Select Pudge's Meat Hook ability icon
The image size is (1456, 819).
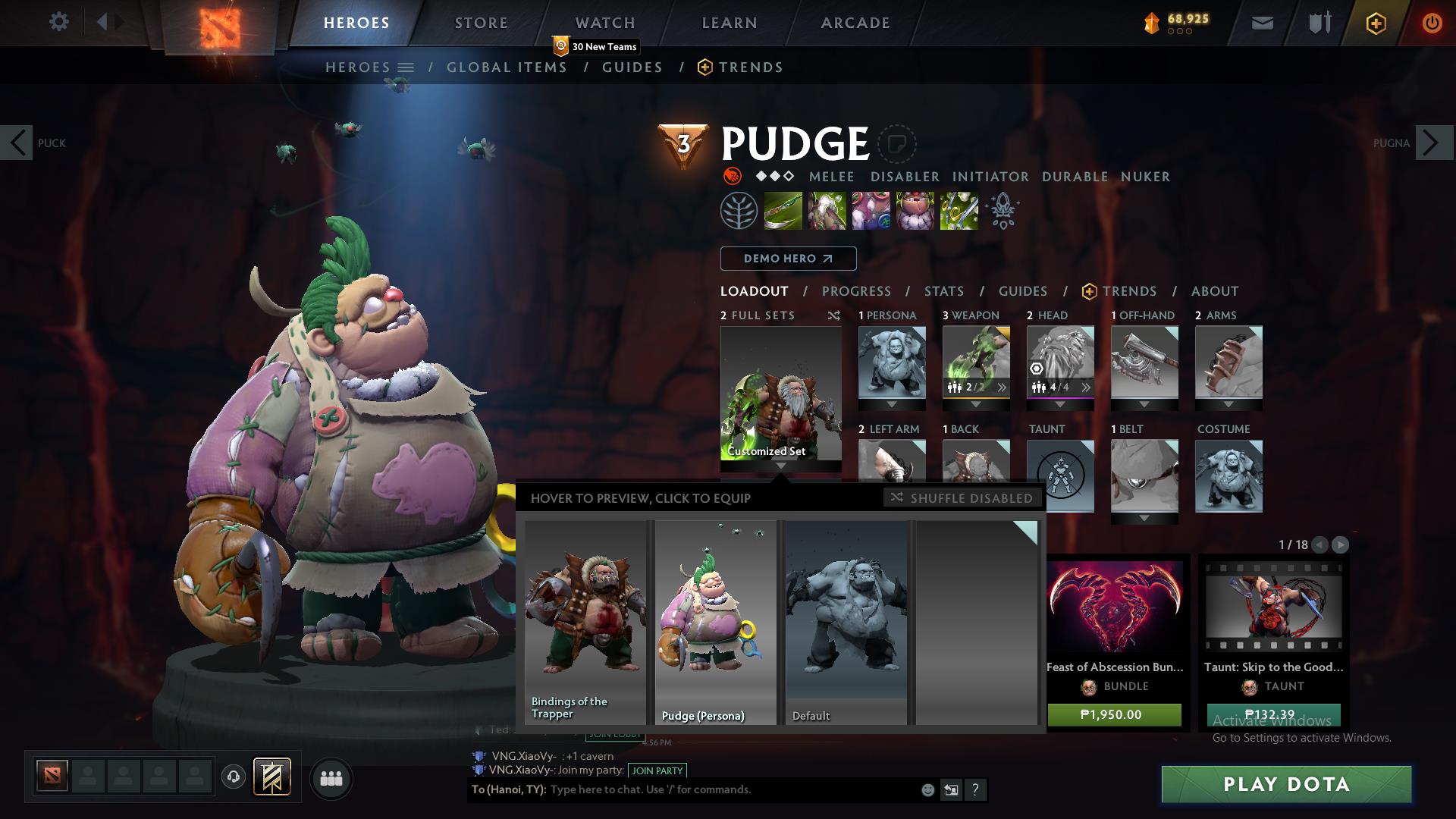784,210
